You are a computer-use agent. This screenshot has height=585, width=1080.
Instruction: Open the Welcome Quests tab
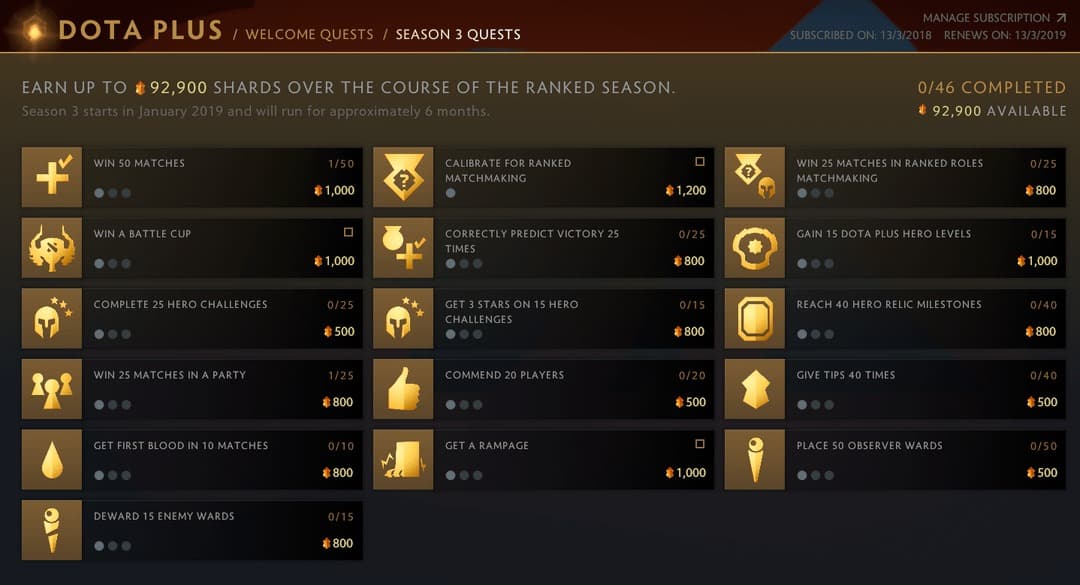point(309,34)
